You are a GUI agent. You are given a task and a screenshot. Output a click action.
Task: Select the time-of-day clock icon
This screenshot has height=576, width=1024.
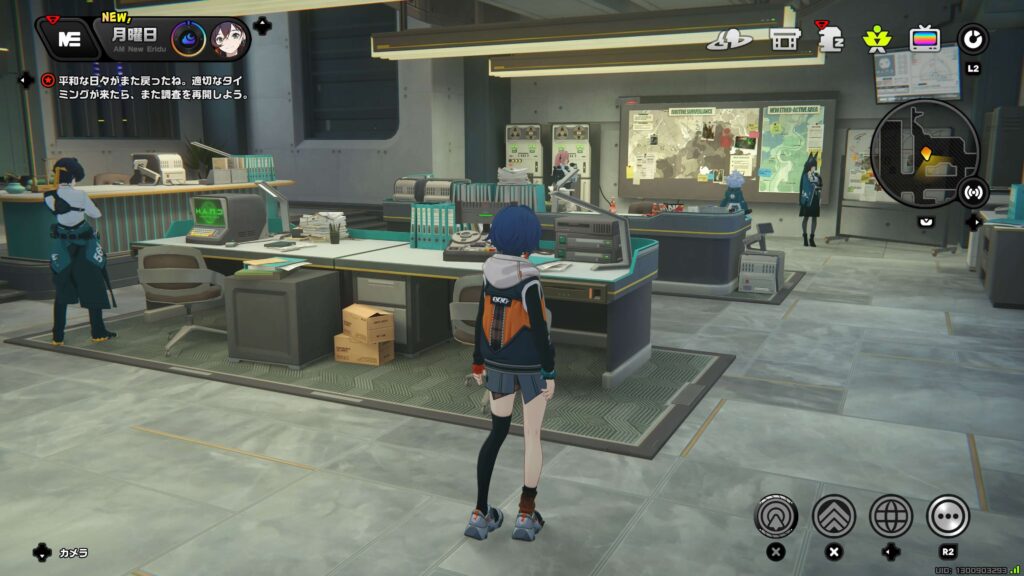(188, 39)
